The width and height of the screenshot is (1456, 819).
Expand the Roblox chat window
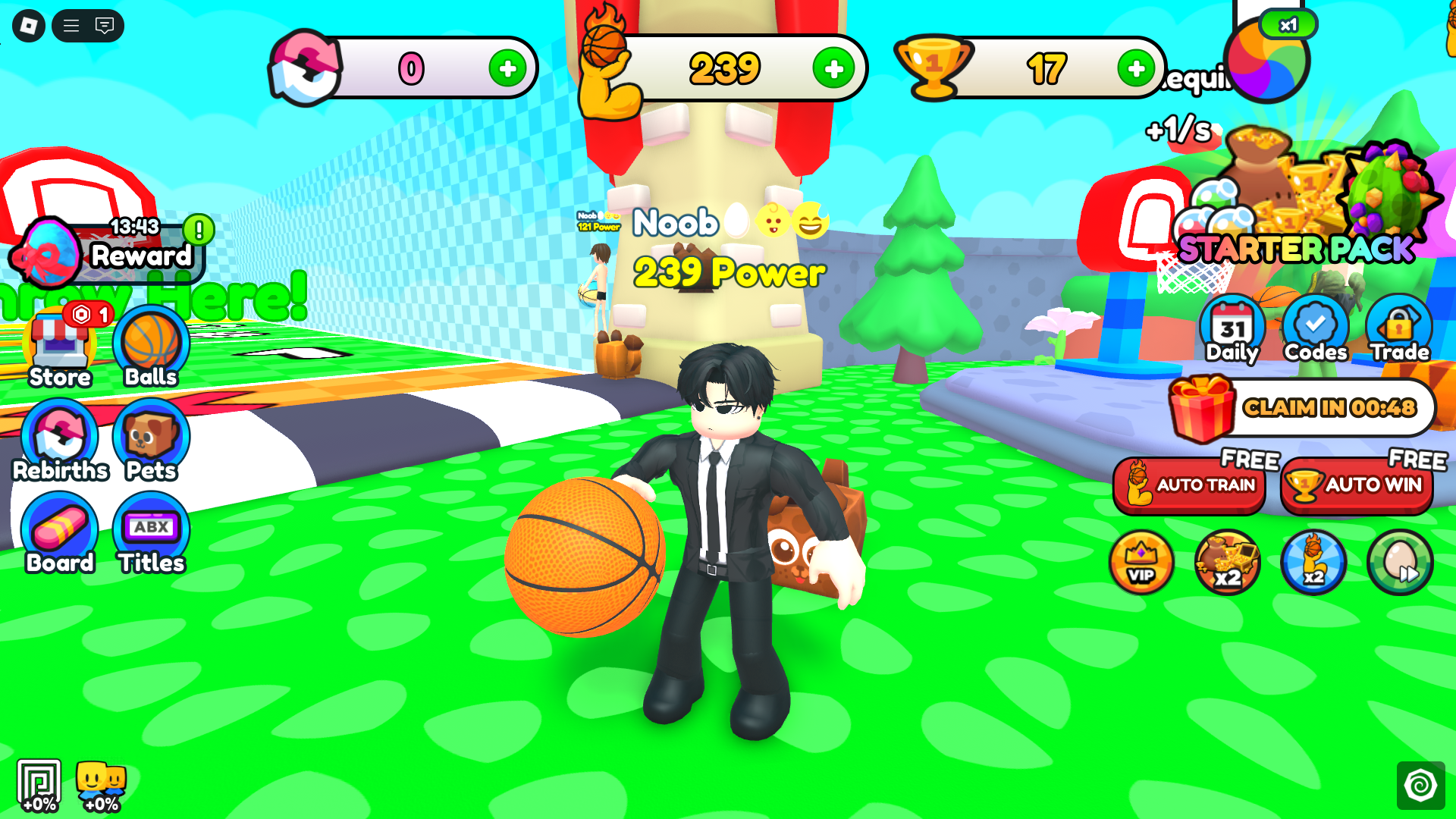[x=104, y=26]
